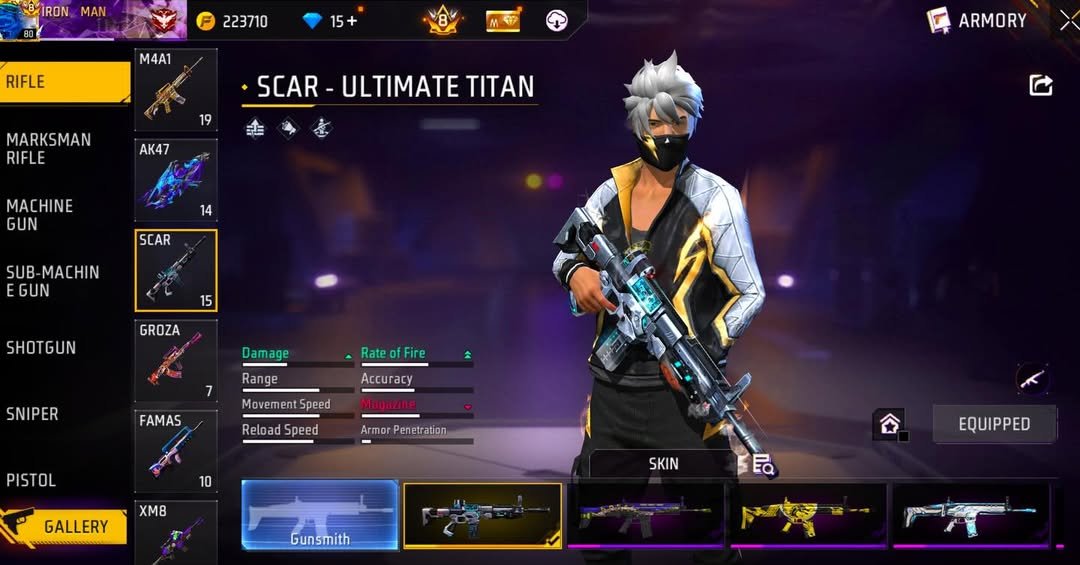The image size is (1080, 565).
Task: Choose the Sniper category
Action: pyautogui.click(x=32, y=414)
